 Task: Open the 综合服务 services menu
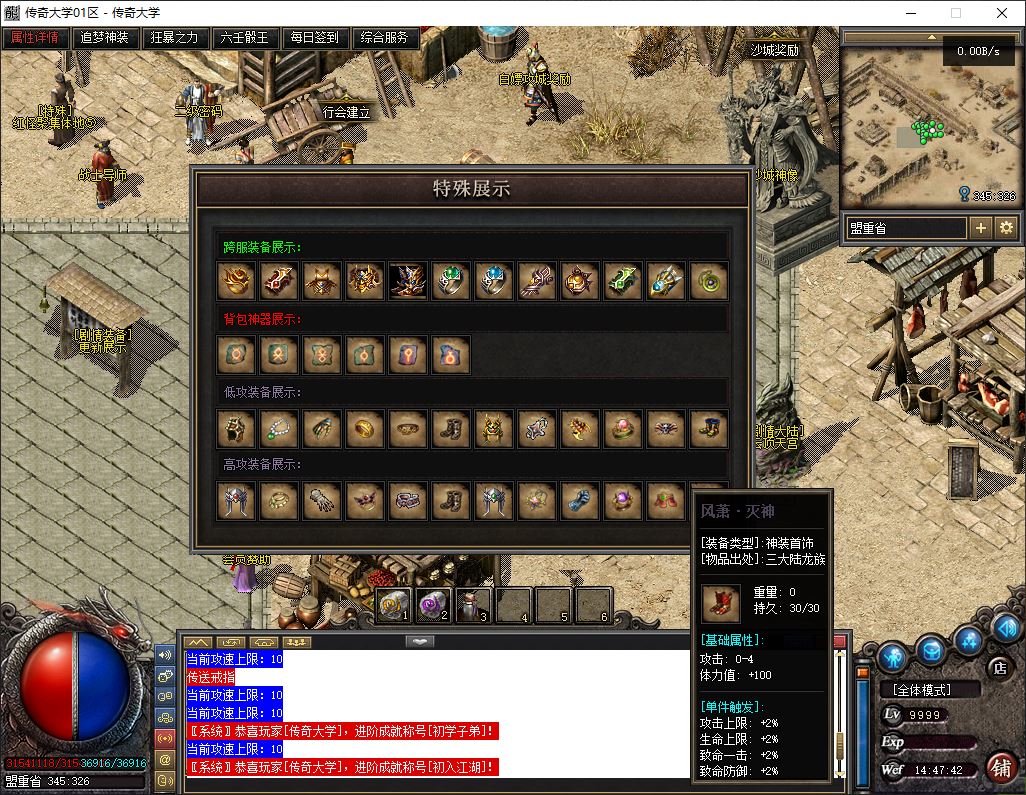pyautogui.click(x=385, y=38)
